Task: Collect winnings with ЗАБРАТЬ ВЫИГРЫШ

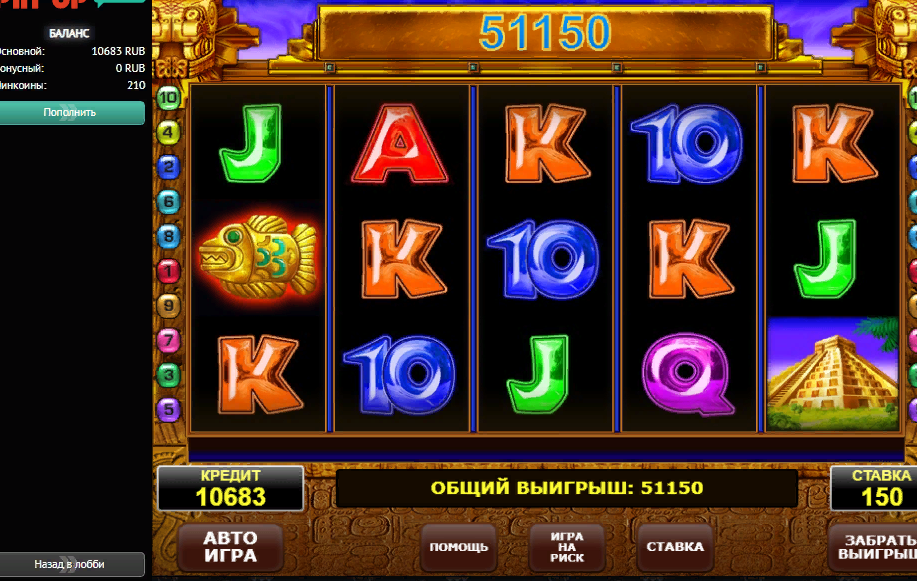Action: (x=872, y=546)
